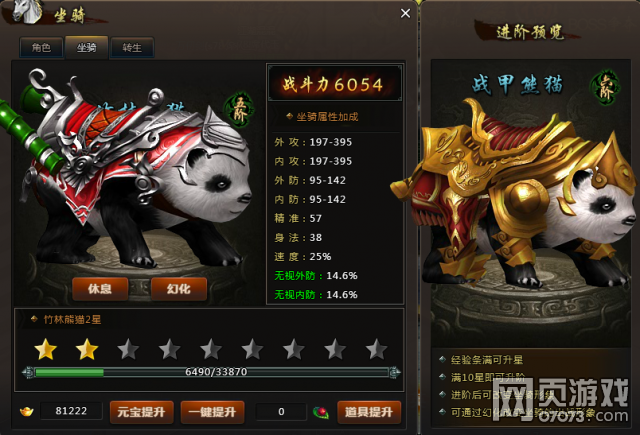Screen dimensions: 640x435
Task: Activate the 幻化 button
Action: (x=179, y=289)
